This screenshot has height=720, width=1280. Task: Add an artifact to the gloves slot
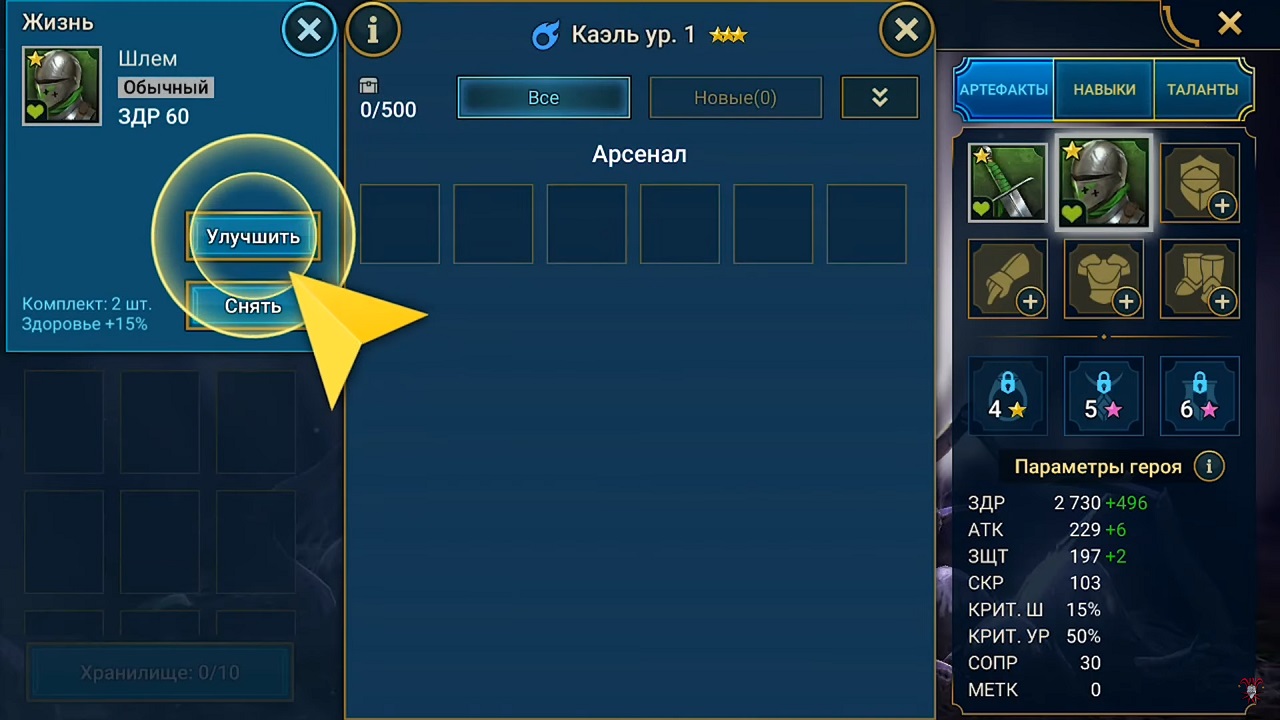point(1008,279)
